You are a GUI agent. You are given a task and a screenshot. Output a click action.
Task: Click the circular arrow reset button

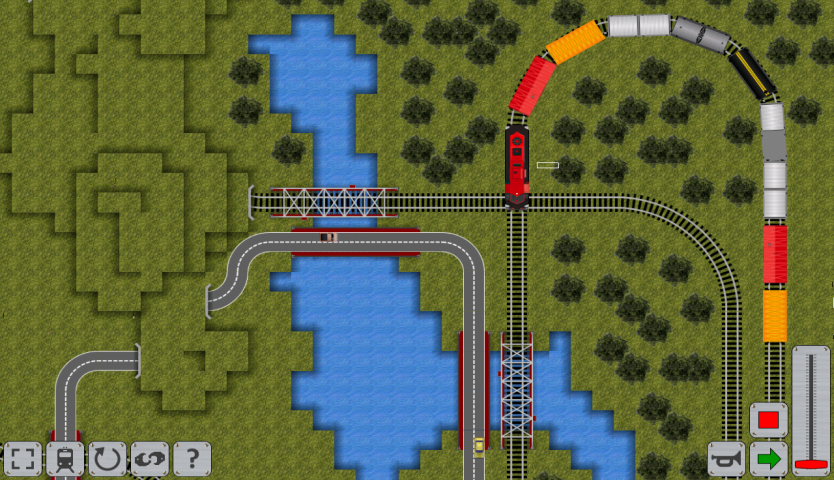(x=107, y=460)
